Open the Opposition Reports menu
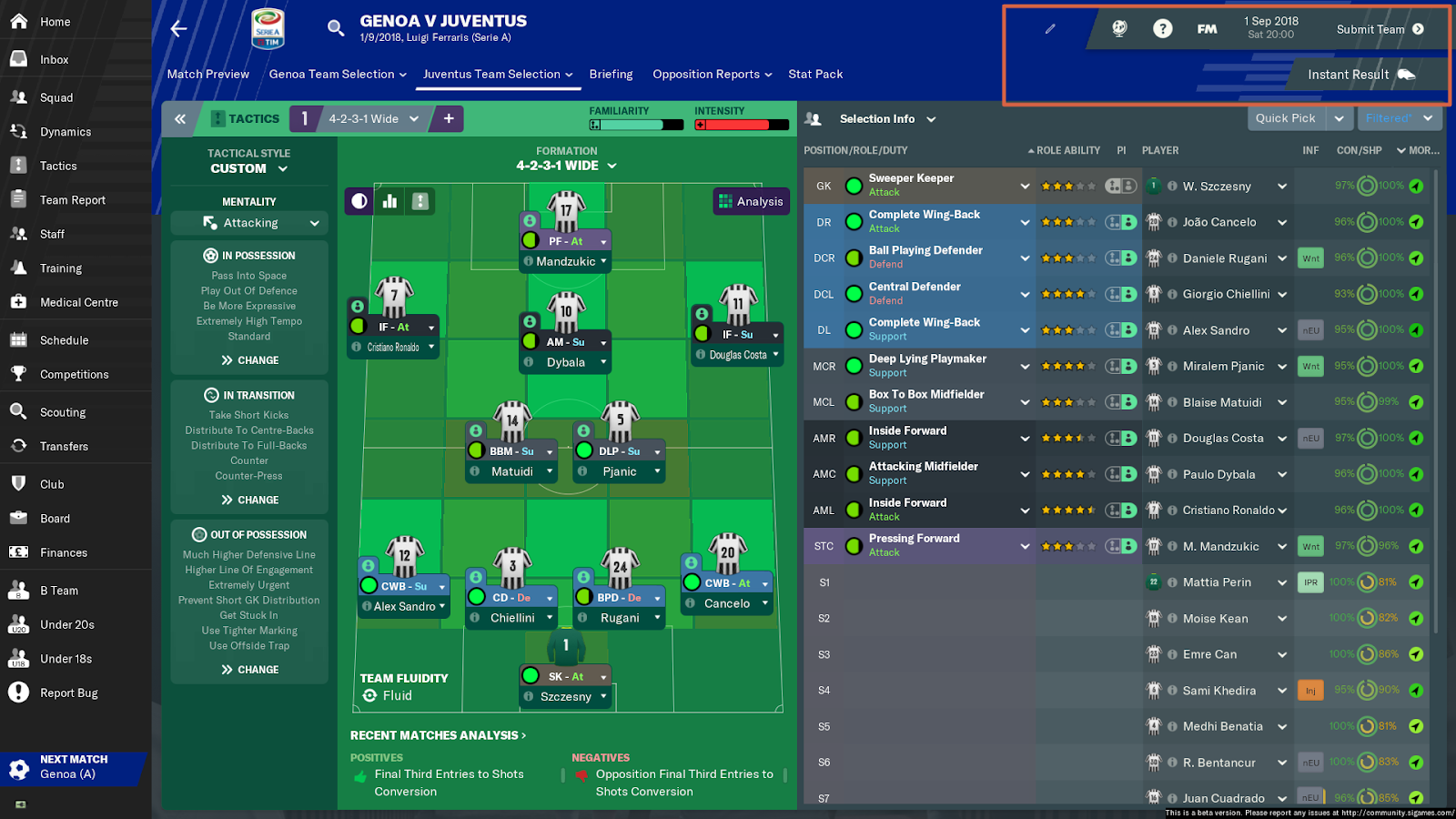This screenshot has height=819, width=1456. point(711,74)
